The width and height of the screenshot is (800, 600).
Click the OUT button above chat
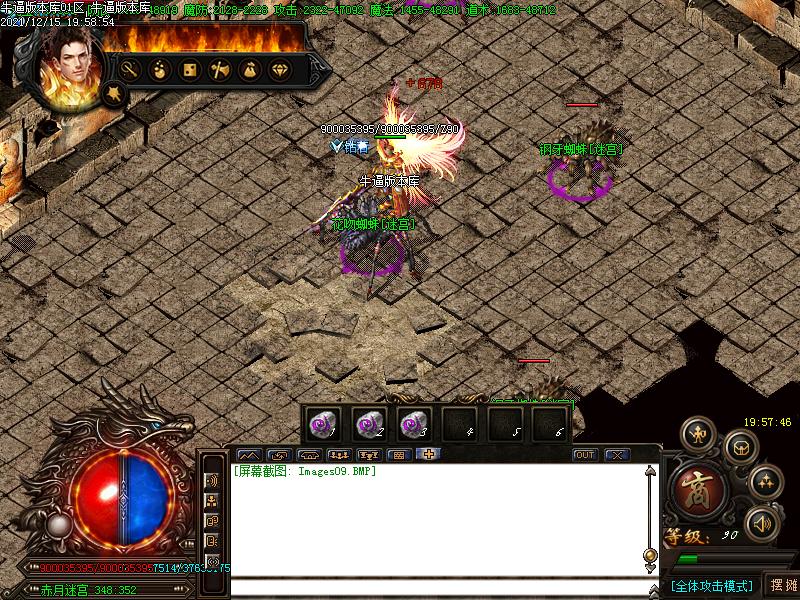point(585,455)
